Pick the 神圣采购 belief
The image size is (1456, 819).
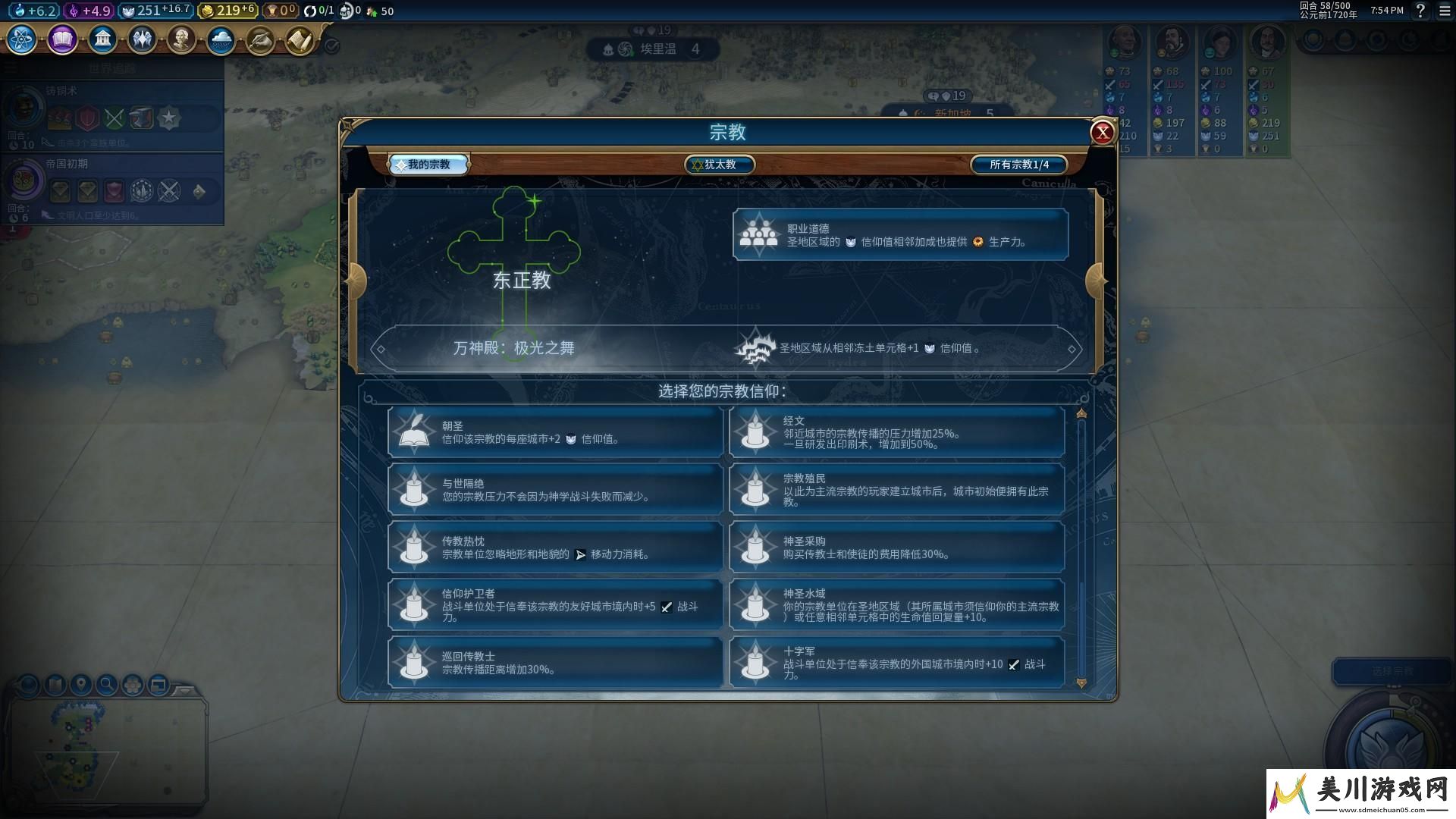point(896,548)
